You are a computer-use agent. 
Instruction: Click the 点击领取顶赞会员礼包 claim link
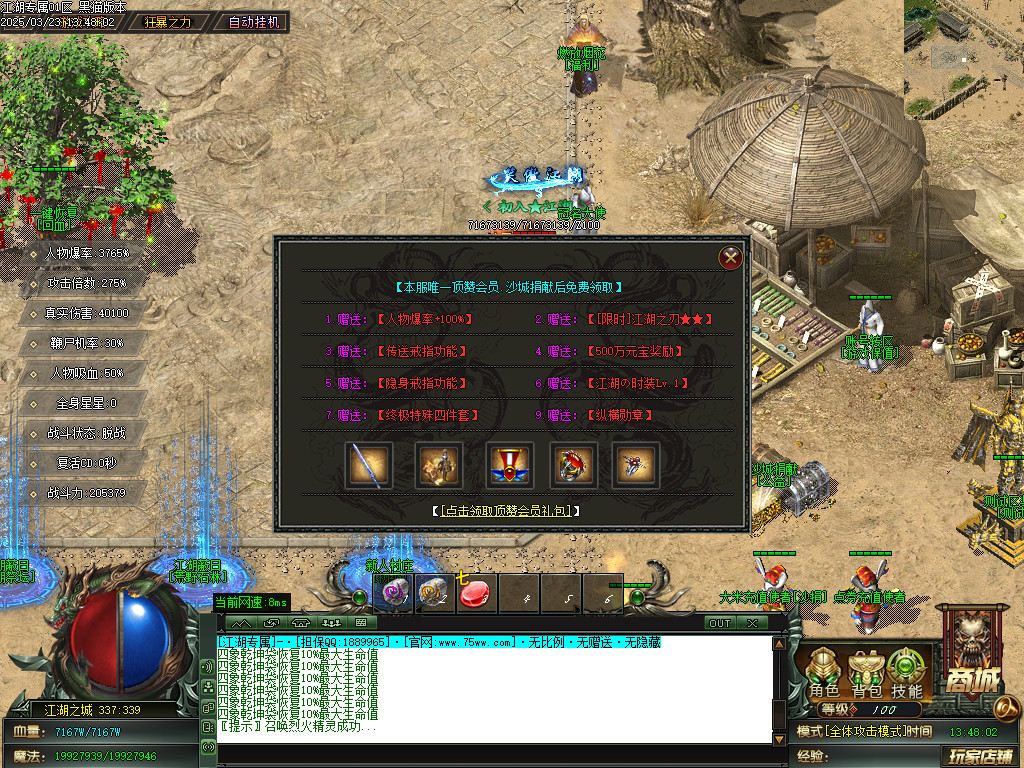pyautogui.click(x=509, y=510)
